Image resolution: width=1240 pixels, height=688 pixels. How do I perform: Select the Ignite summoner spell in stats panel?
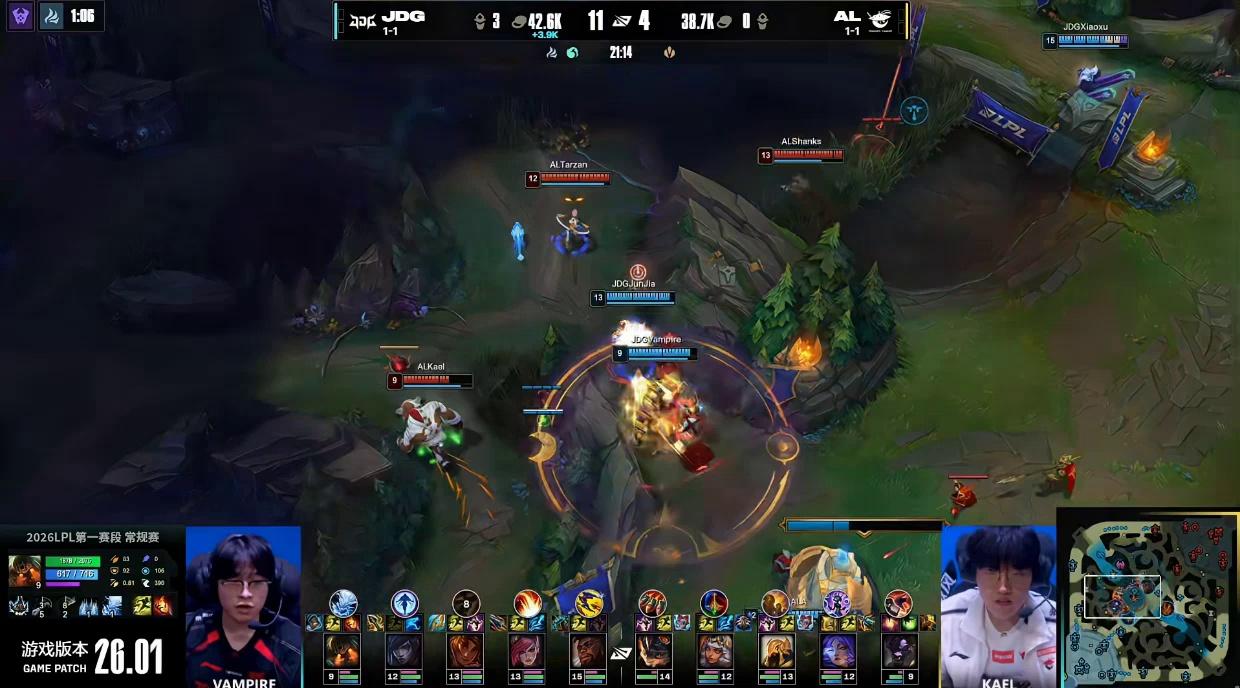tap(162, 605)
